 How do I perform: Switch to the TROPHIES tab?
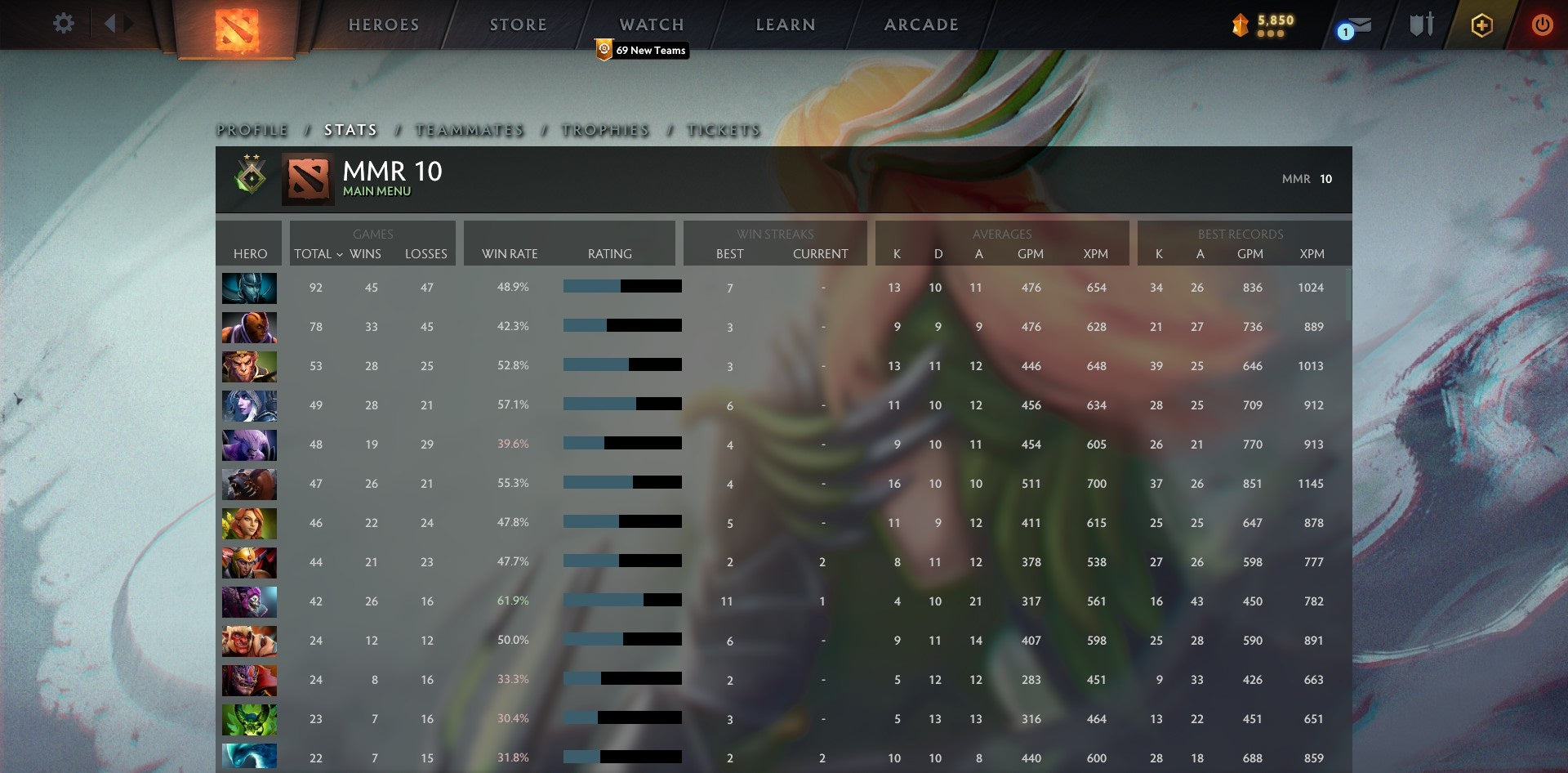click(x=604, y=129)
